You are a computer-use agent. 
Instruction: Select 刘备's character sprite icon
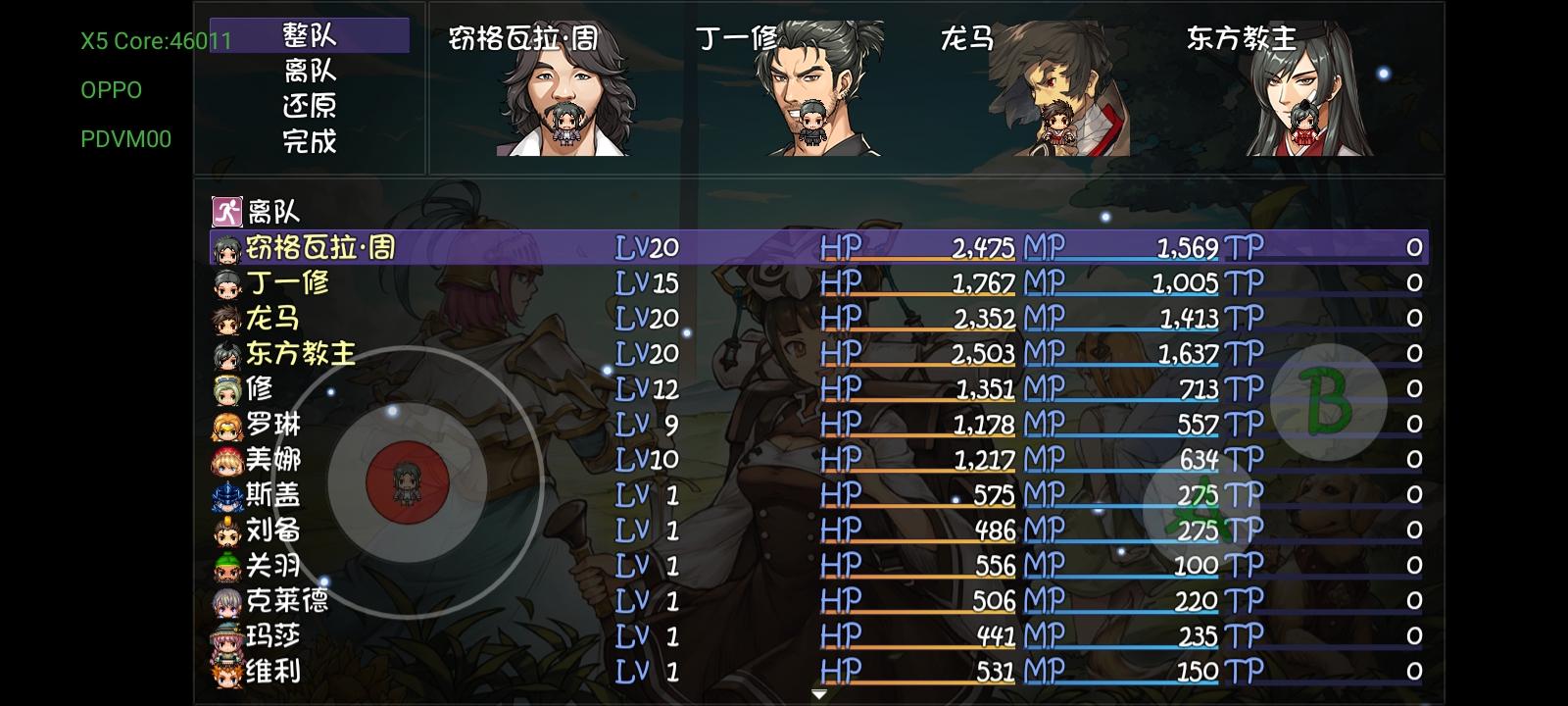[x=226, y=530]
